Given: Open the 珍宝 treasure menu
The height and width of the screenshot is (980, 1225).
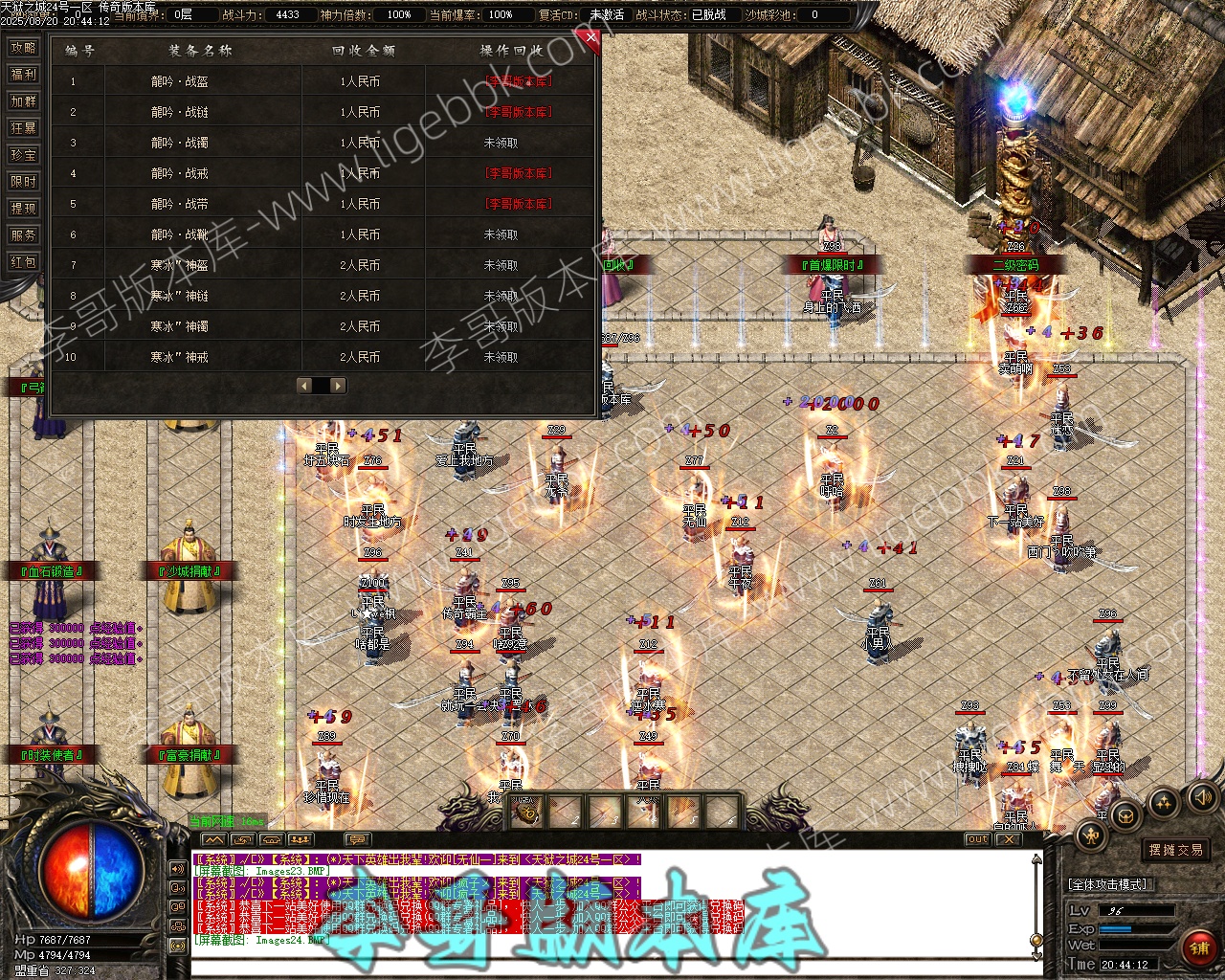Looking at the screenshot, I should pyautogui.click(x=23, y=155).
